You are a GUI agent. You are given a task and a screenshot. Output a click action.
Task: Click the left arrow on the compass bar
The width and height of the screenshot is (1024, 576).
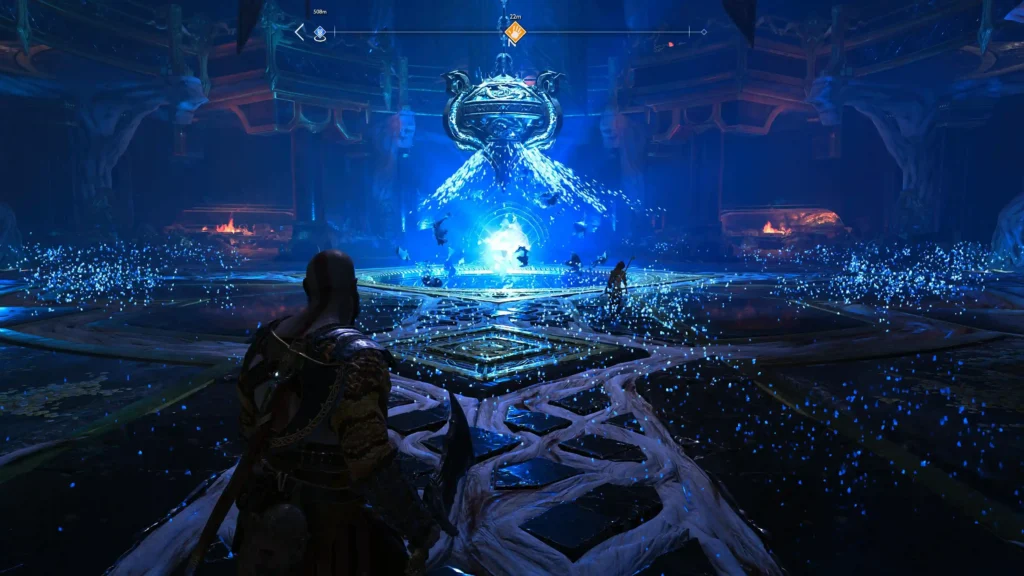(x=299, y=32)
